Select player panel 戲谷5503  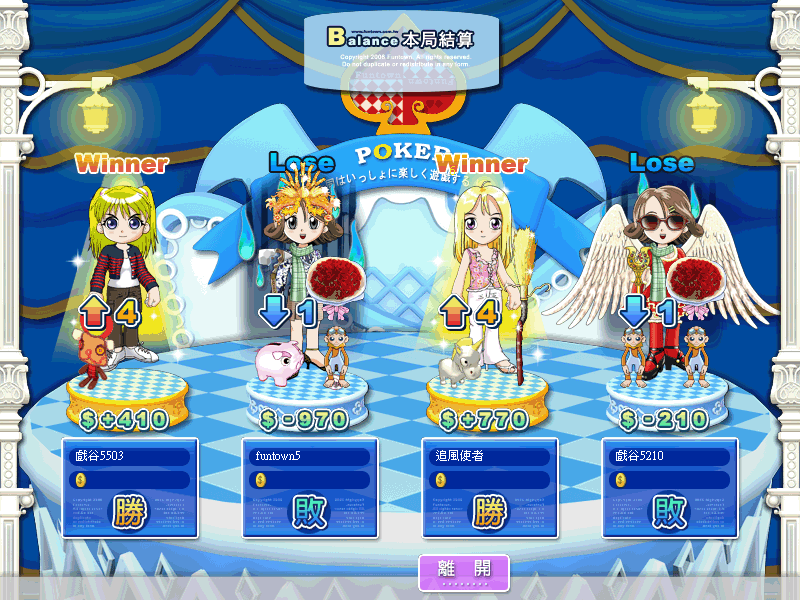[x=127, y=487]
